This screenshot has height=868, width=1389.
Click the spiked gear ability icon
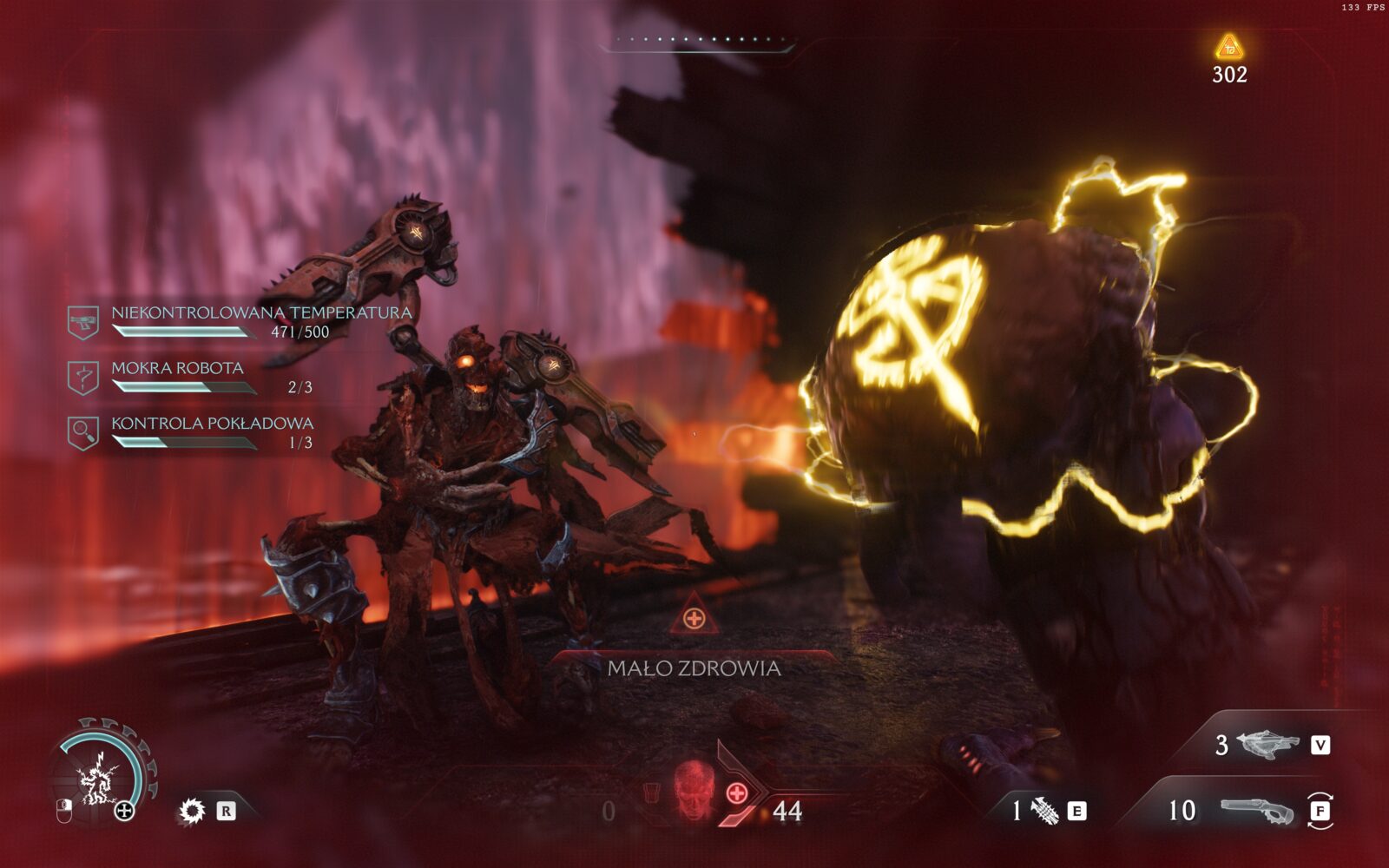click(x=192, y=811)
